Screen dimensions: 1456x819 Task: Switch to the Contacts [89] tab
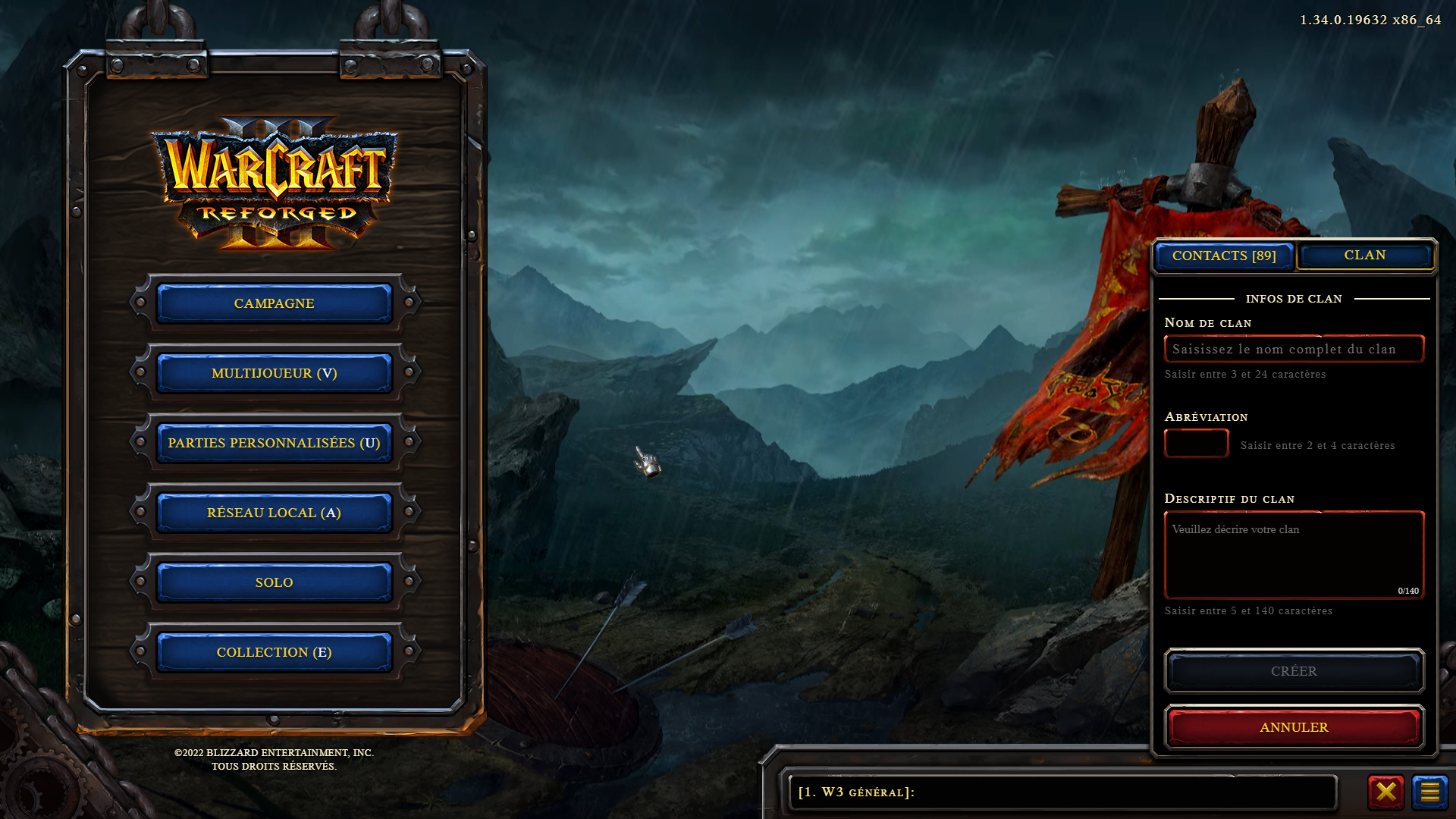(x=1224, y=256)
